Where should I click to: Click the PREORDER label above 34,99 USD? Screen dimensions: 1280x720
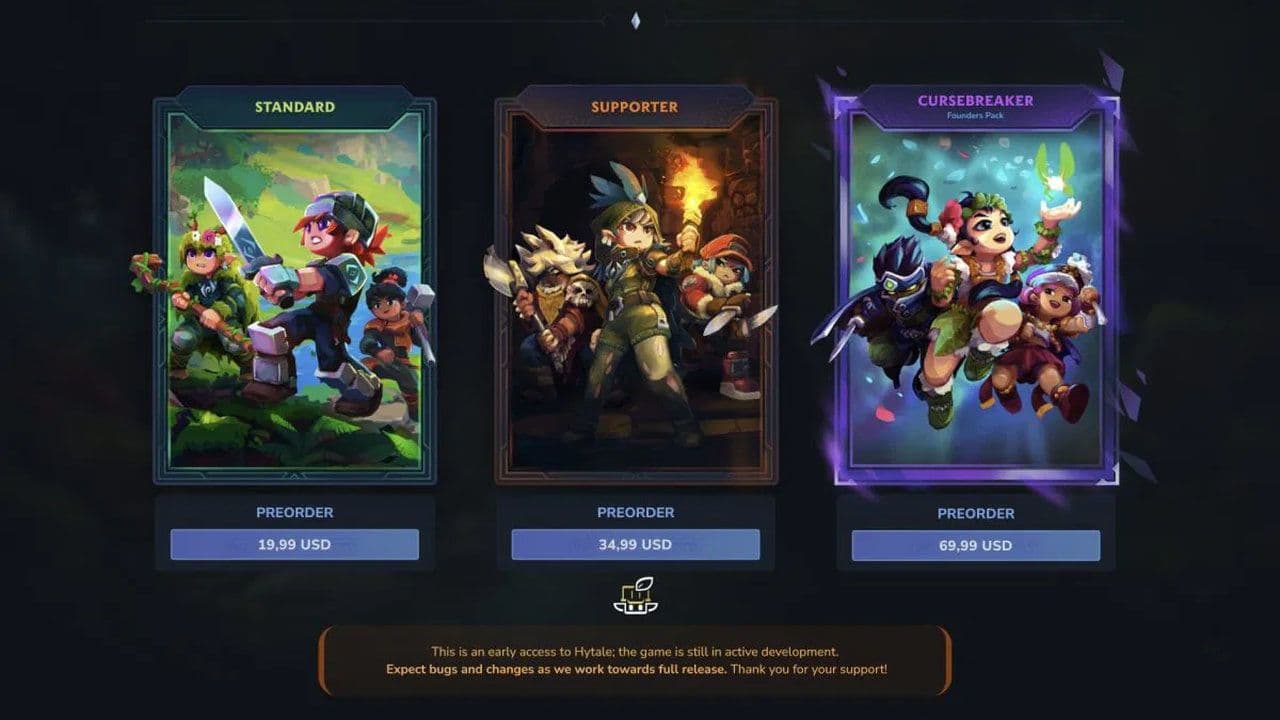638,512
